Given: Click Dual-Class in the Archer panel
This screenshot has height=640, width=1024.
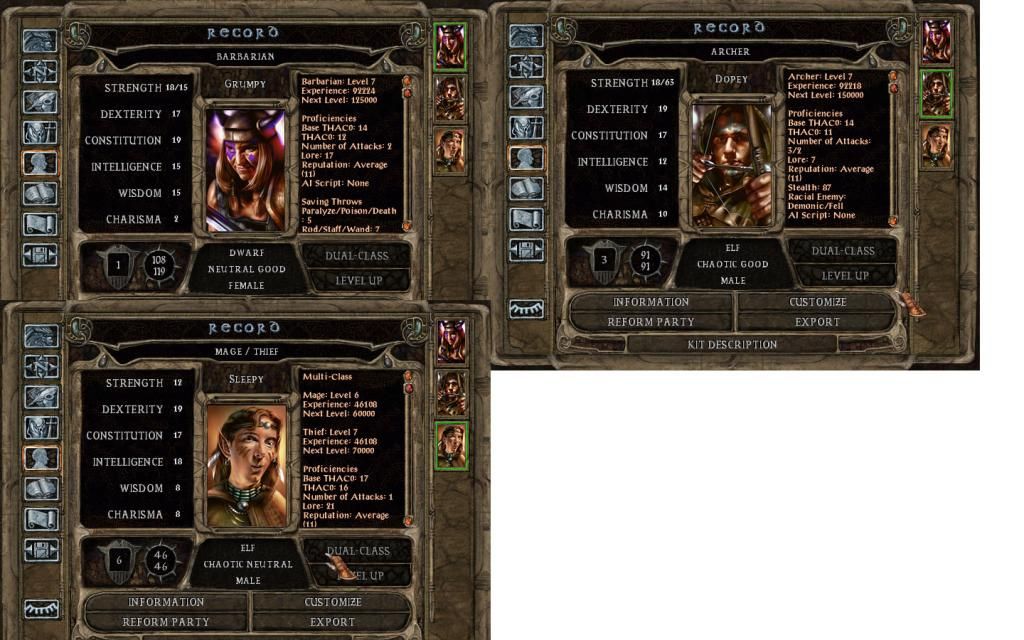Looking at the screenshot, I should pos(844,250).
